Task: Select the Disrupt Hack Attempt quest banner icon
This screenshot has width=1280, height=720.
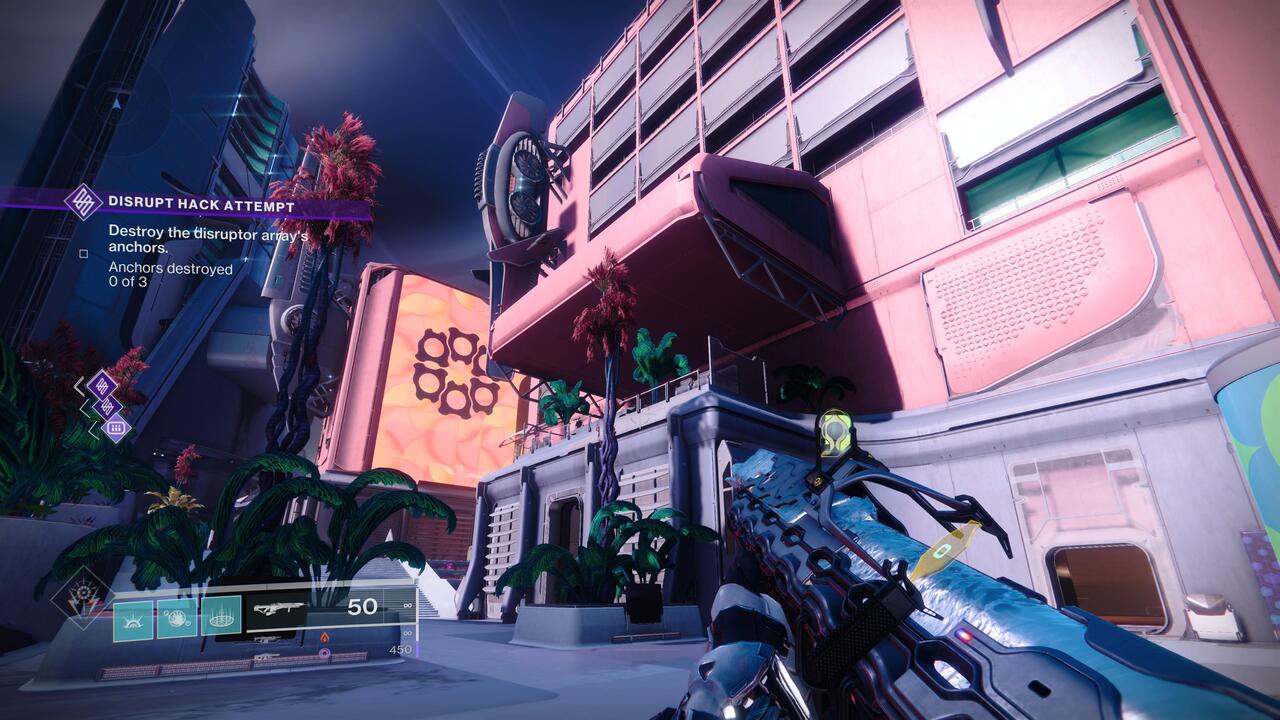Action: point(86,201)
